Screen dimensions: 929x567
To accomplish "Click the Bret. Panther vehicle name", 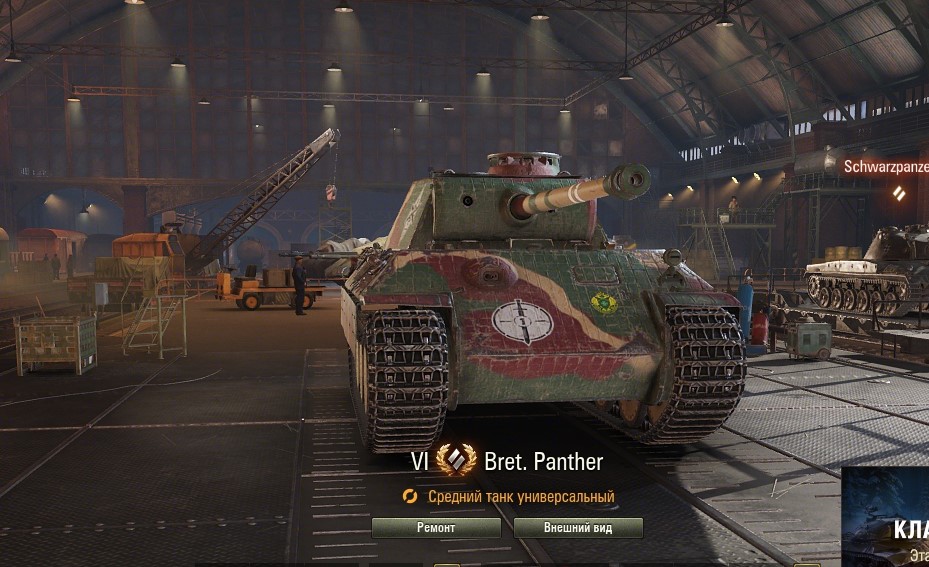I will 543,462.
